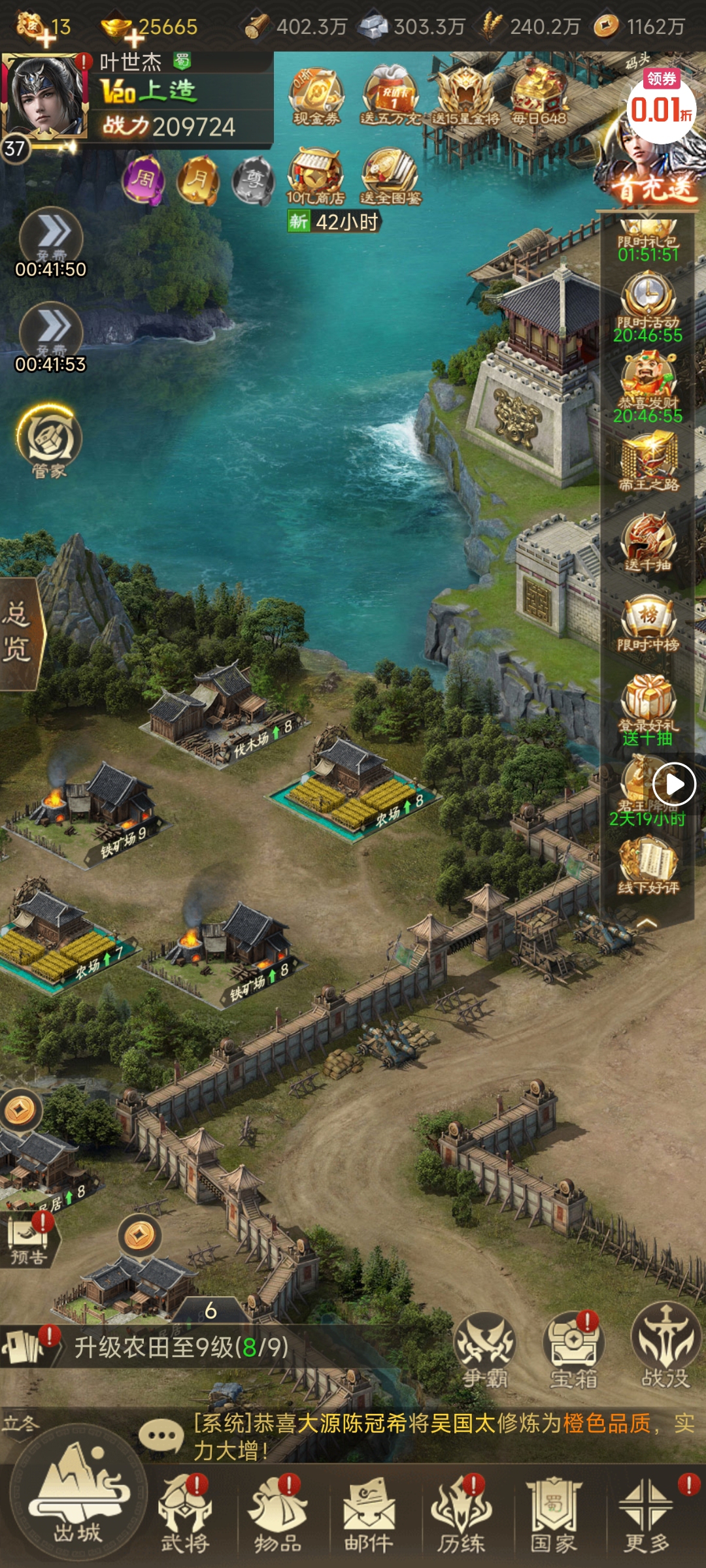The width and height of the screenshot is (706, 1568).
Task: Open the 物品 items bag
Action: coord(278,1516)
